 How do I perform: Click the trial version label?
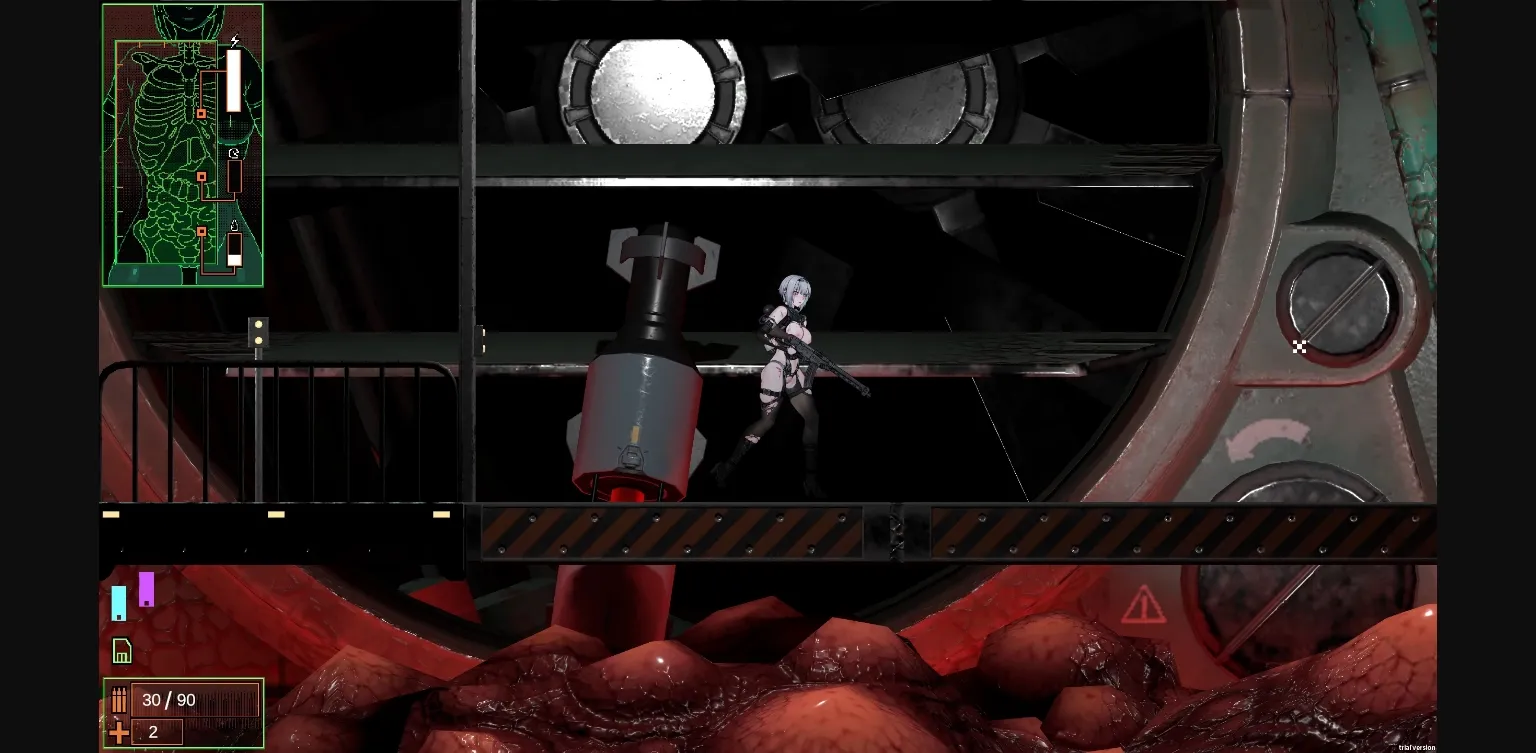click(1416, 746)
